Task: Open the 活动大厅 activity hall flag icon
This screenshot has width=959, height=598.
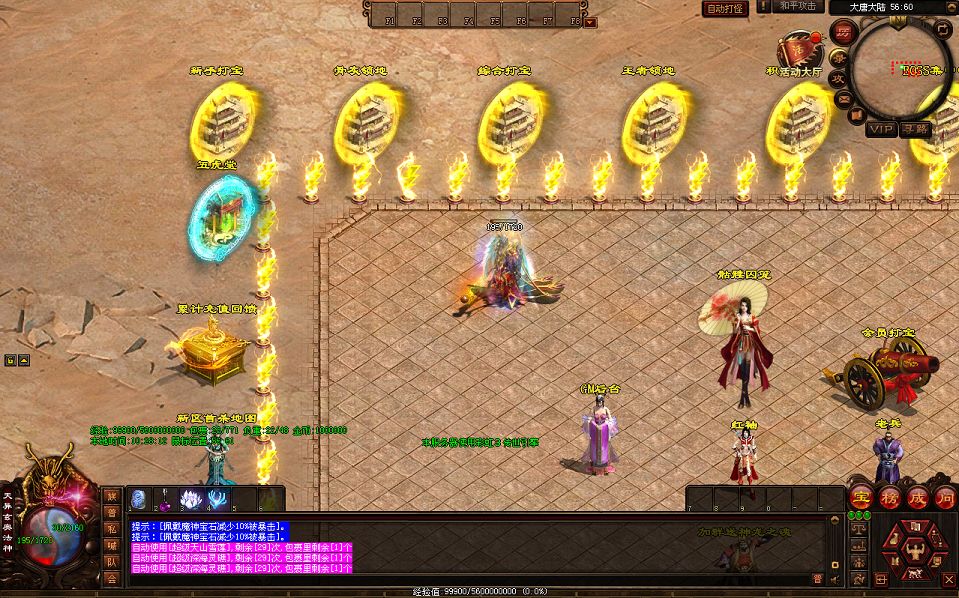Action: [798, 50]
